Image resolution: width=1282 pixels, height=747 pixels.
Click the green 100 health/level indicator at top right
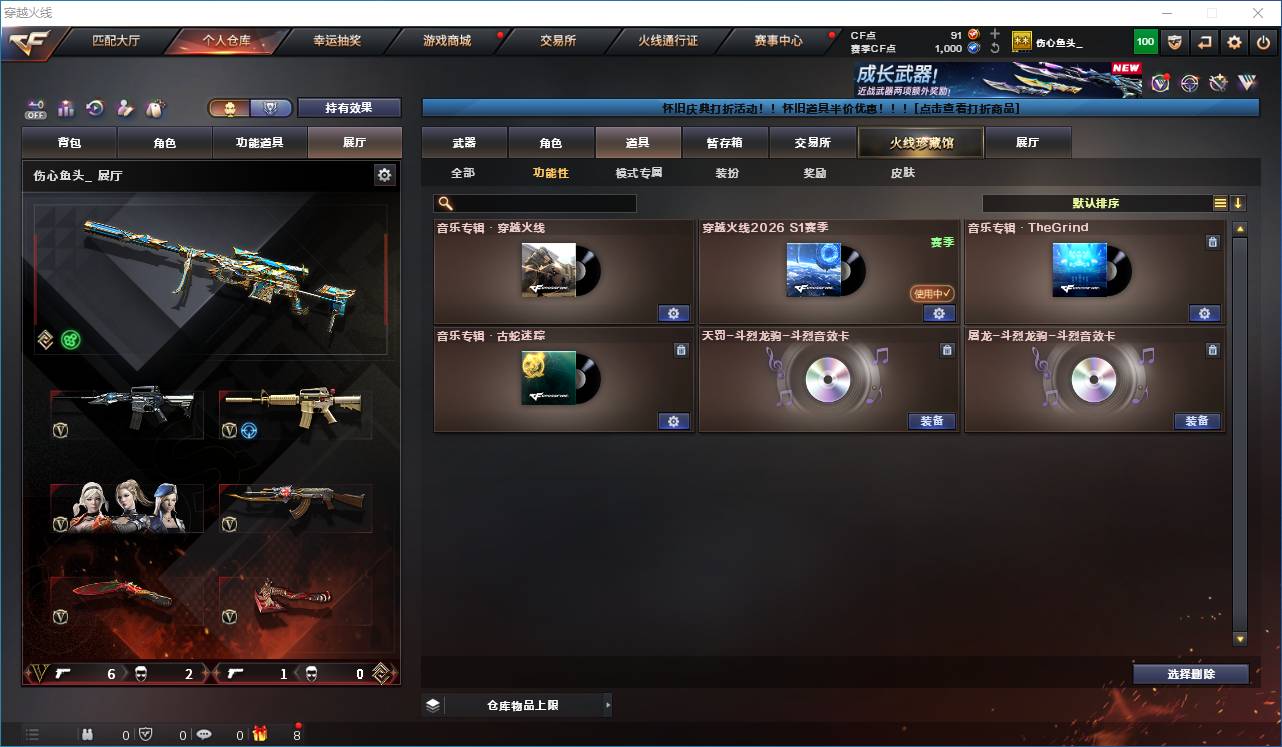(x=1144, y=41)
